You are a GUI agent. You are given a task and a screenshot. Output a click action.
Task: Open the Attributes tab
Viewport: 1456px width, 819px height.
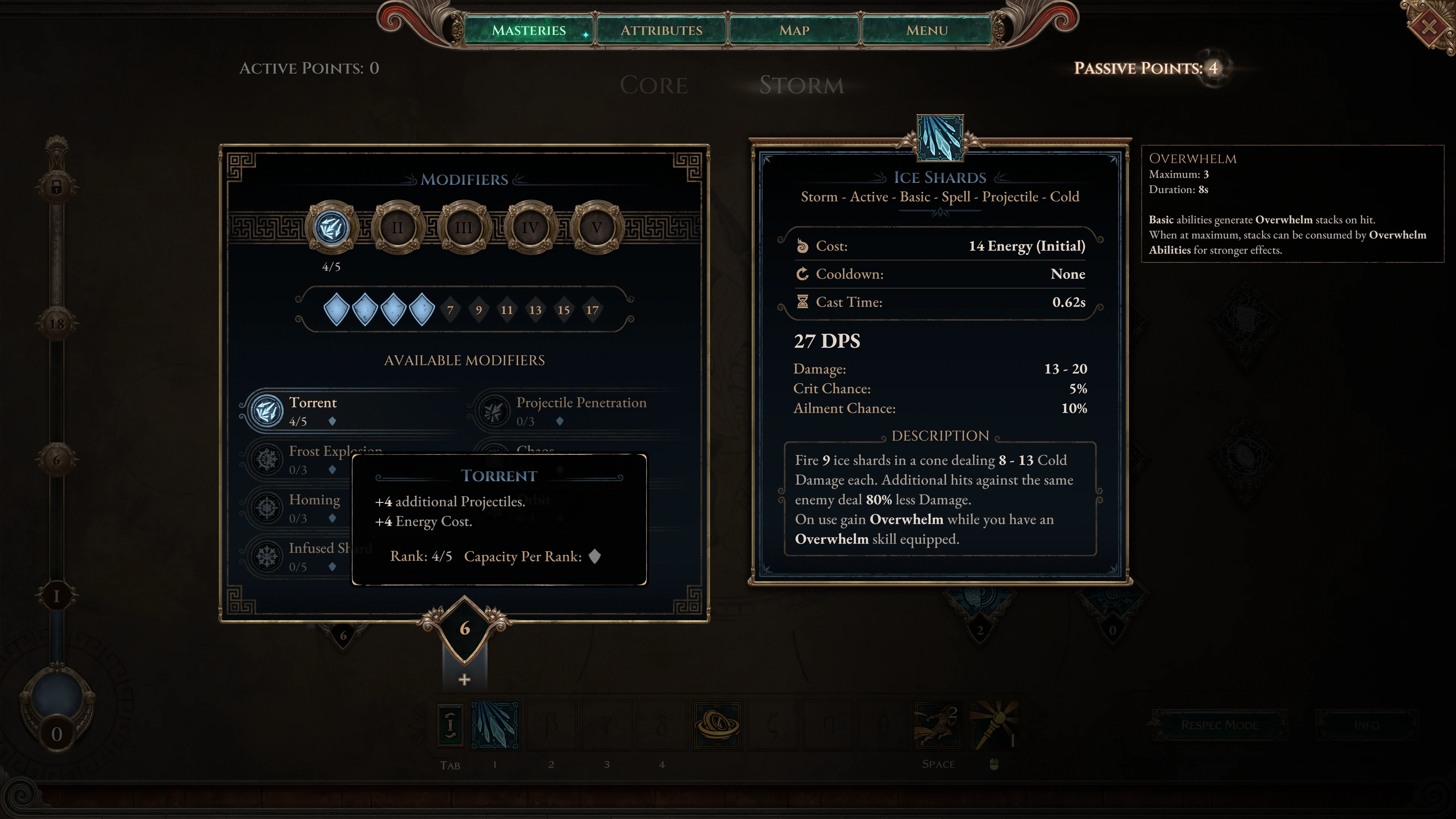[x=661, y=30]
